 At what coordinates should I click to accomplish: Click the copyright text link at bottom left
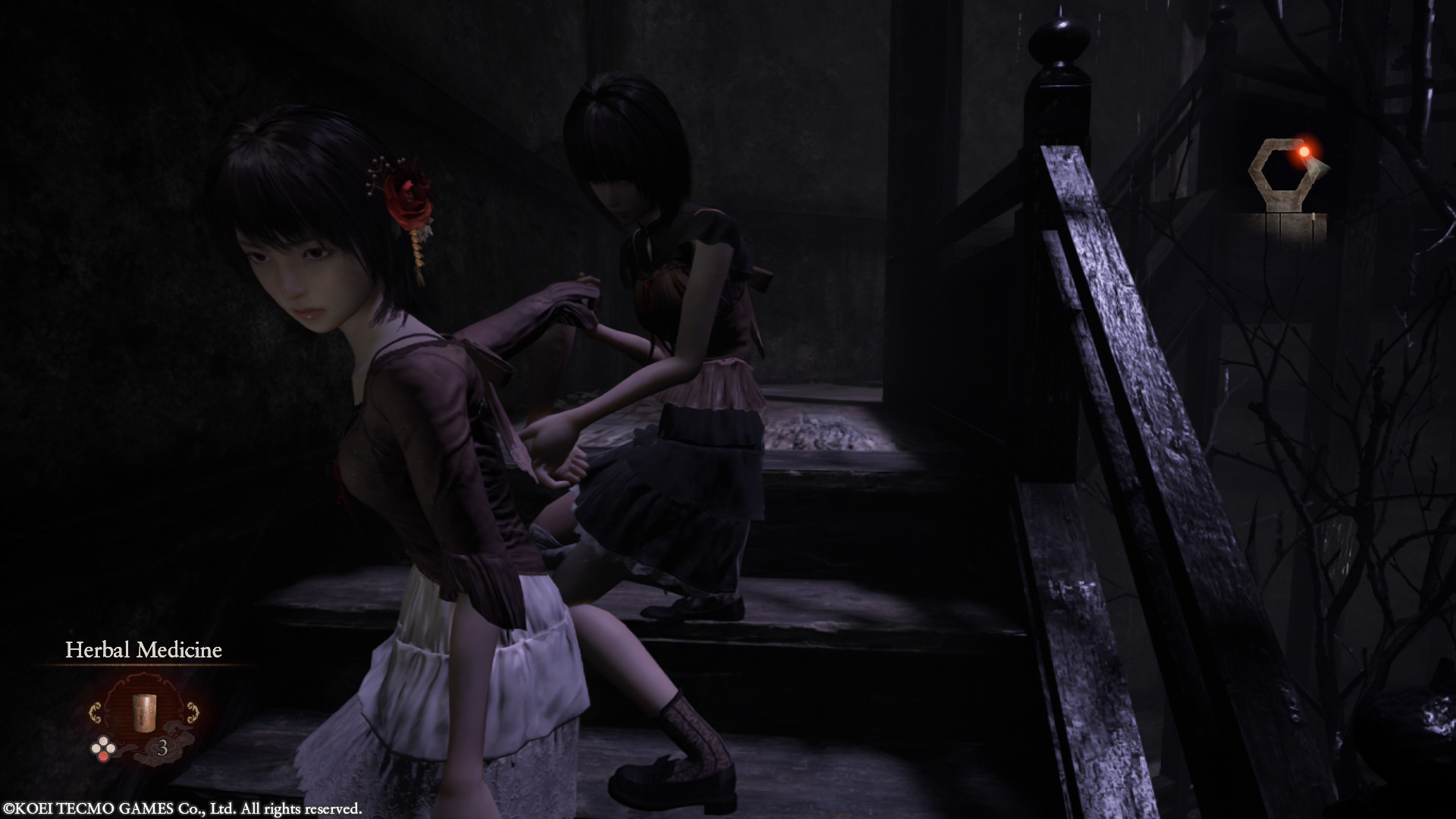[x=183, y=808]
